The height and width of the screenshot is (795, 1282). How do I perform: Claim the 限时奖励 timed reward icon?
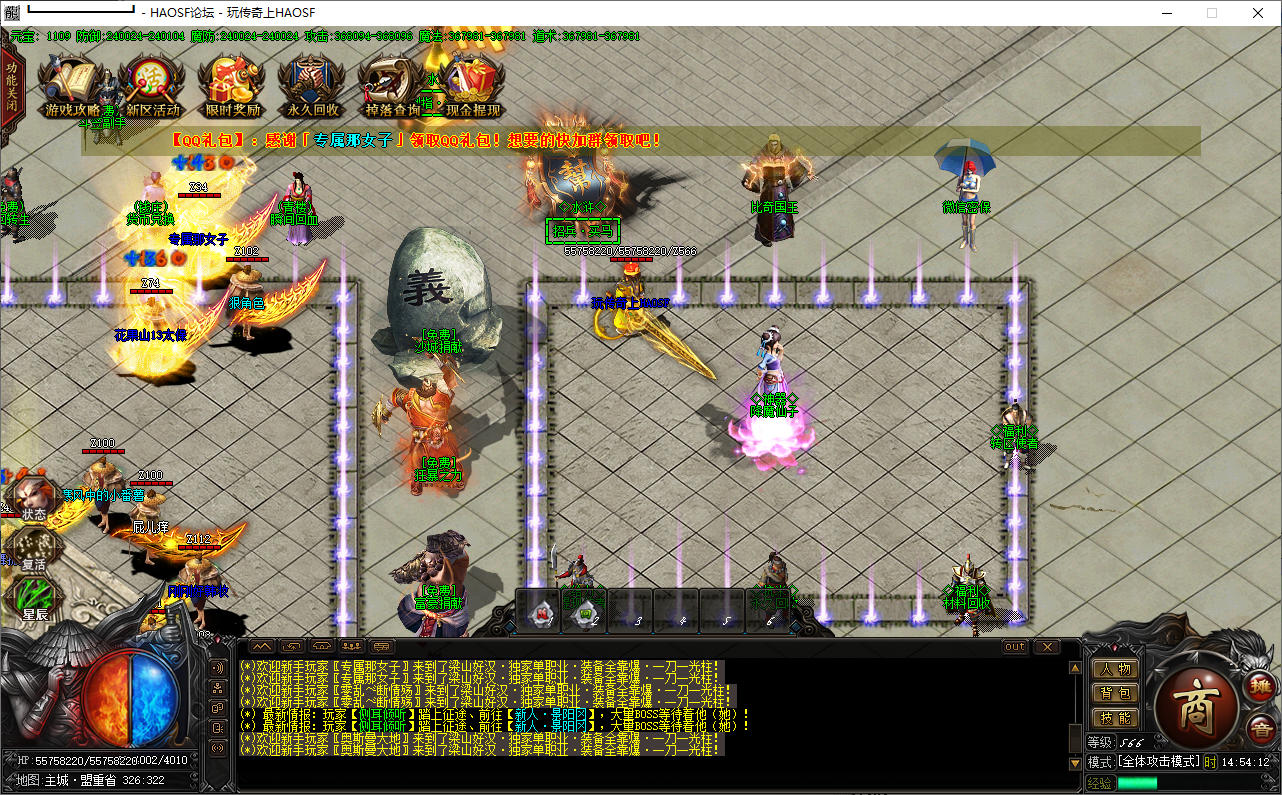[x=232, y=87]
